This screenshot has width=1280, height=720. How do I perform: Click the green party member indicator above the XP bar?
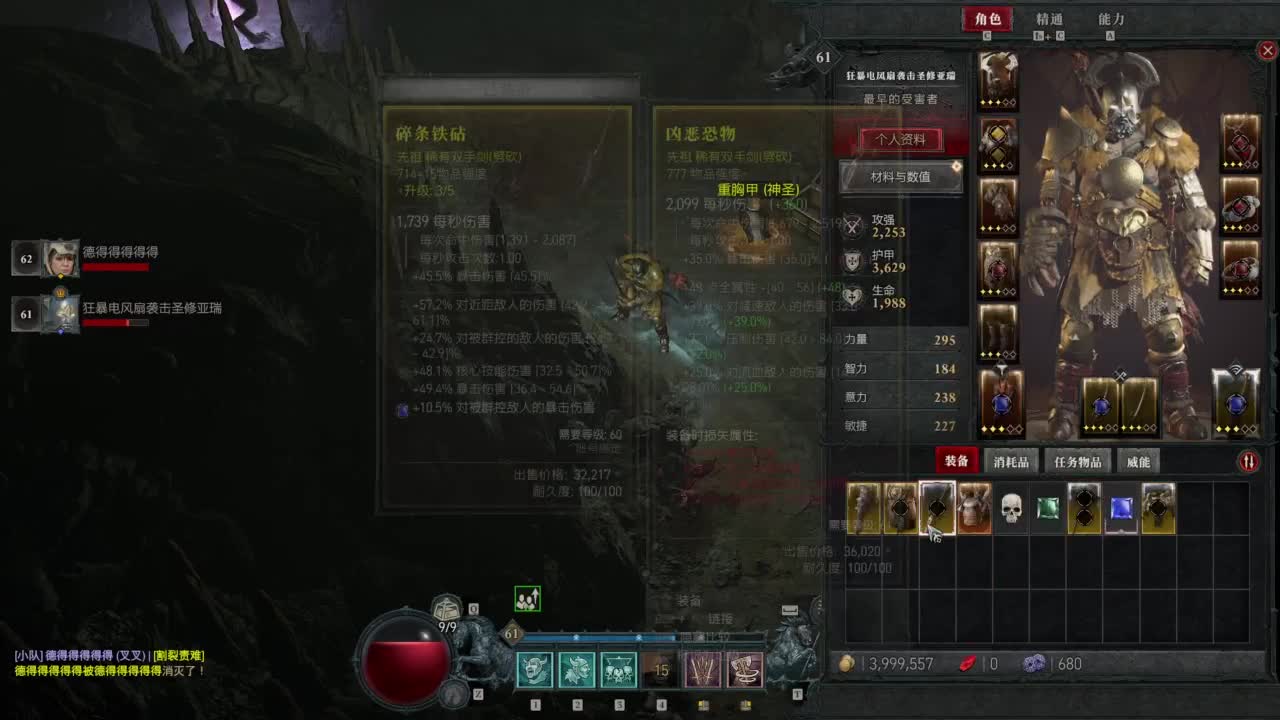[527, 597]
